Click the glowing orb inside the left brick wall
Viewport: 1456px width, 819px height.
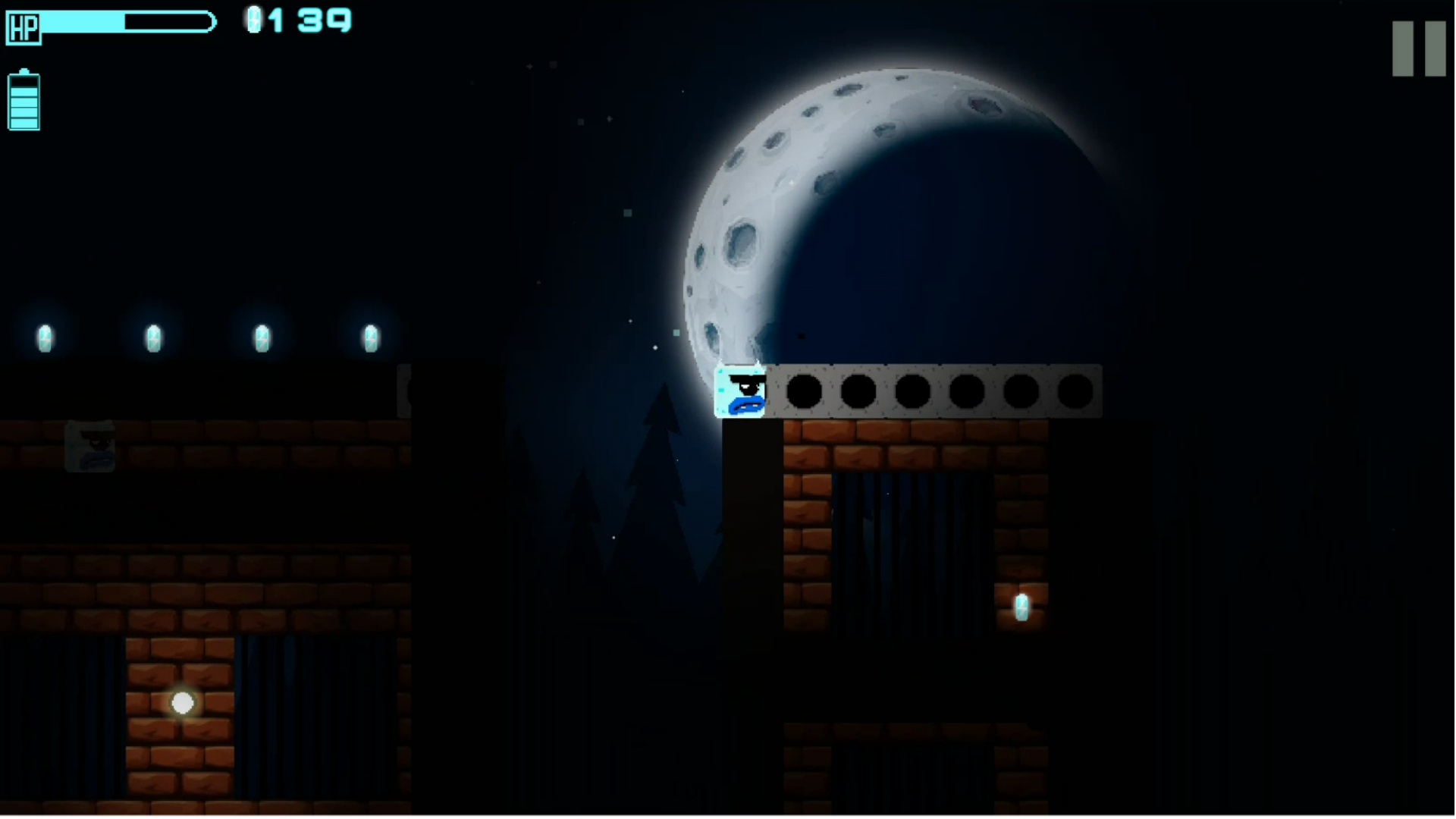182,704
